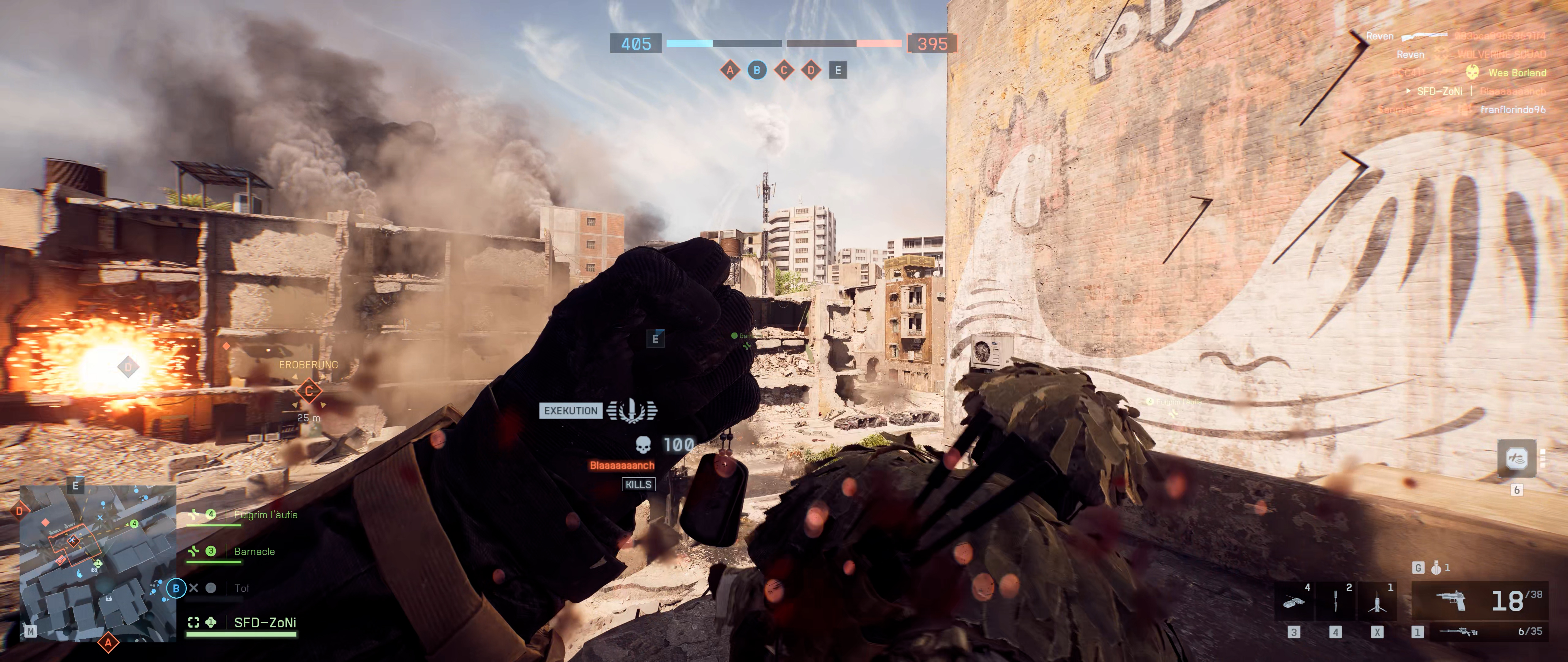
Task: Select the blue objective B flag icon
Action: [757, 70]
